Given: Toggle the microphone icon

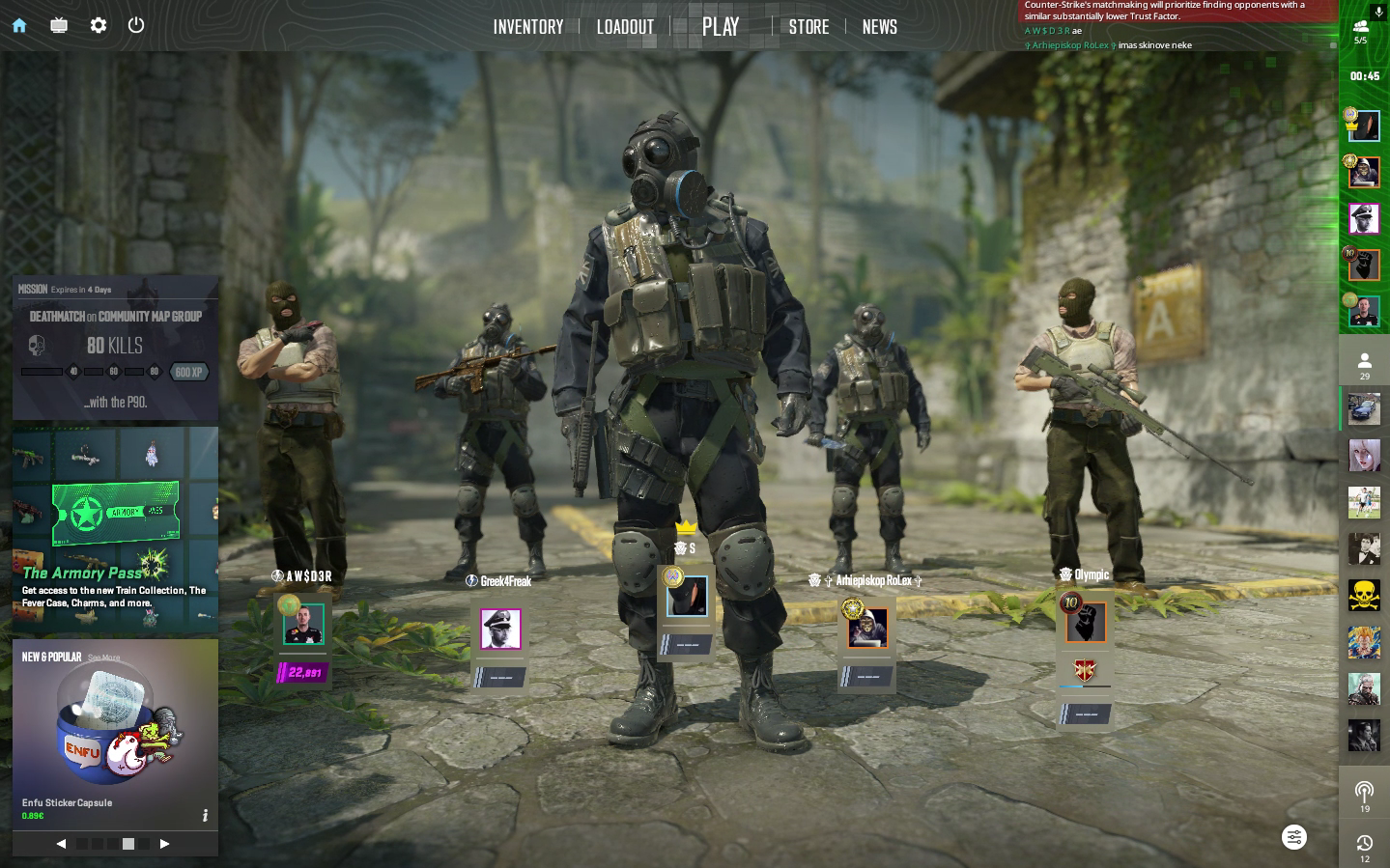Looking at the screenshot, I should point(1378,13).
